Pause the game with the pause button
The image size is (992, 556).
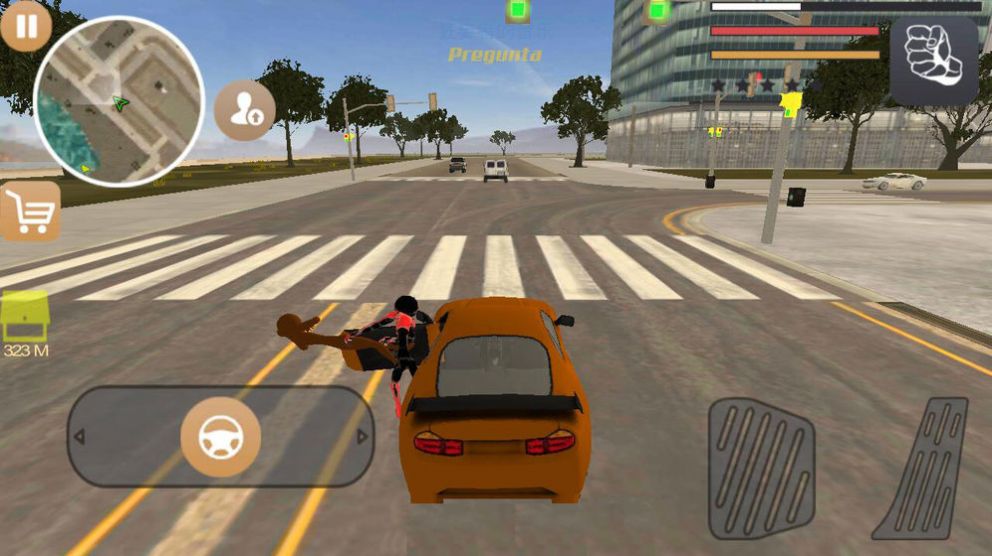point(25,26)
